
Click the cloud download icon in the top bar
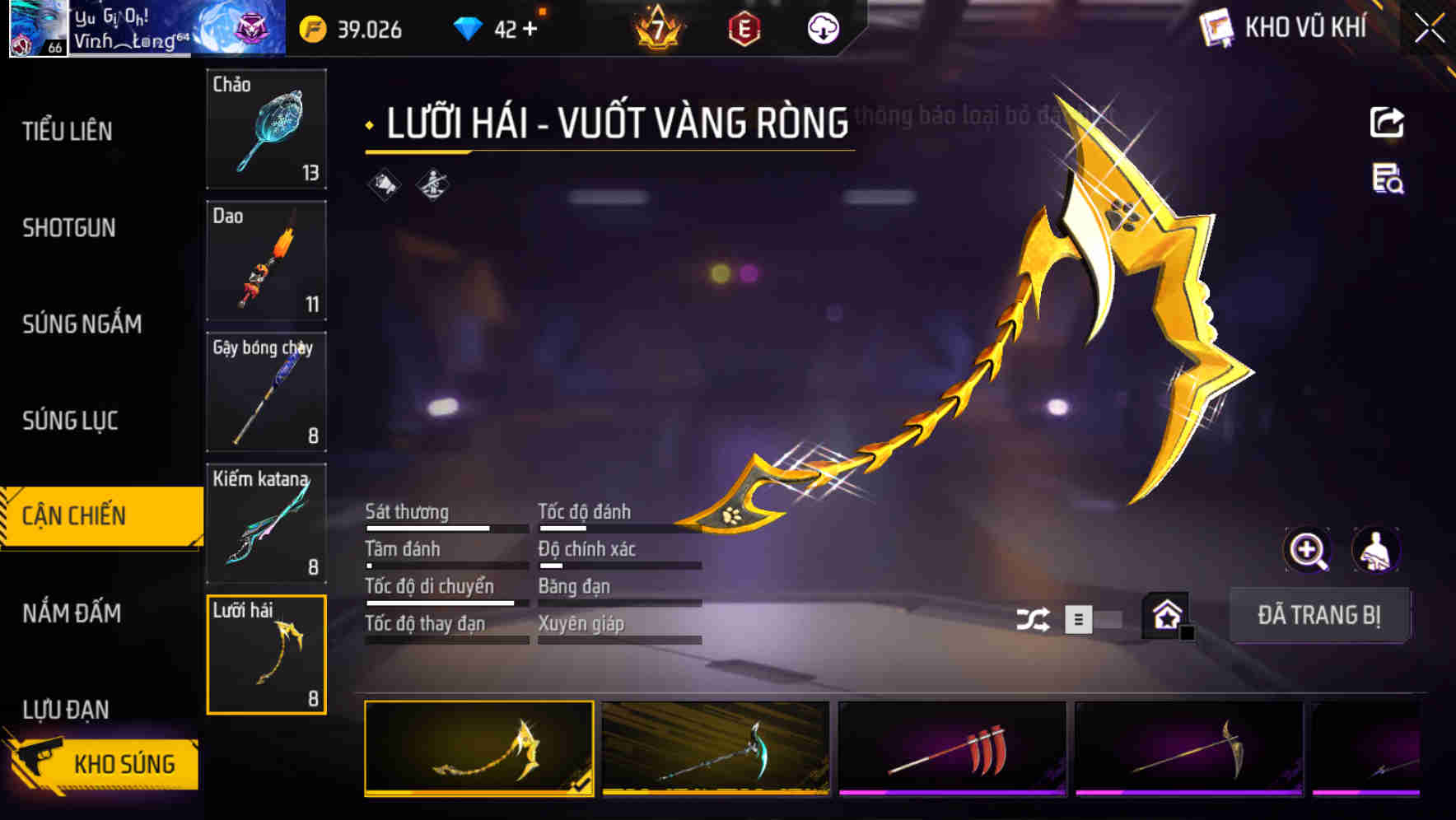click(x=822, y=27)
